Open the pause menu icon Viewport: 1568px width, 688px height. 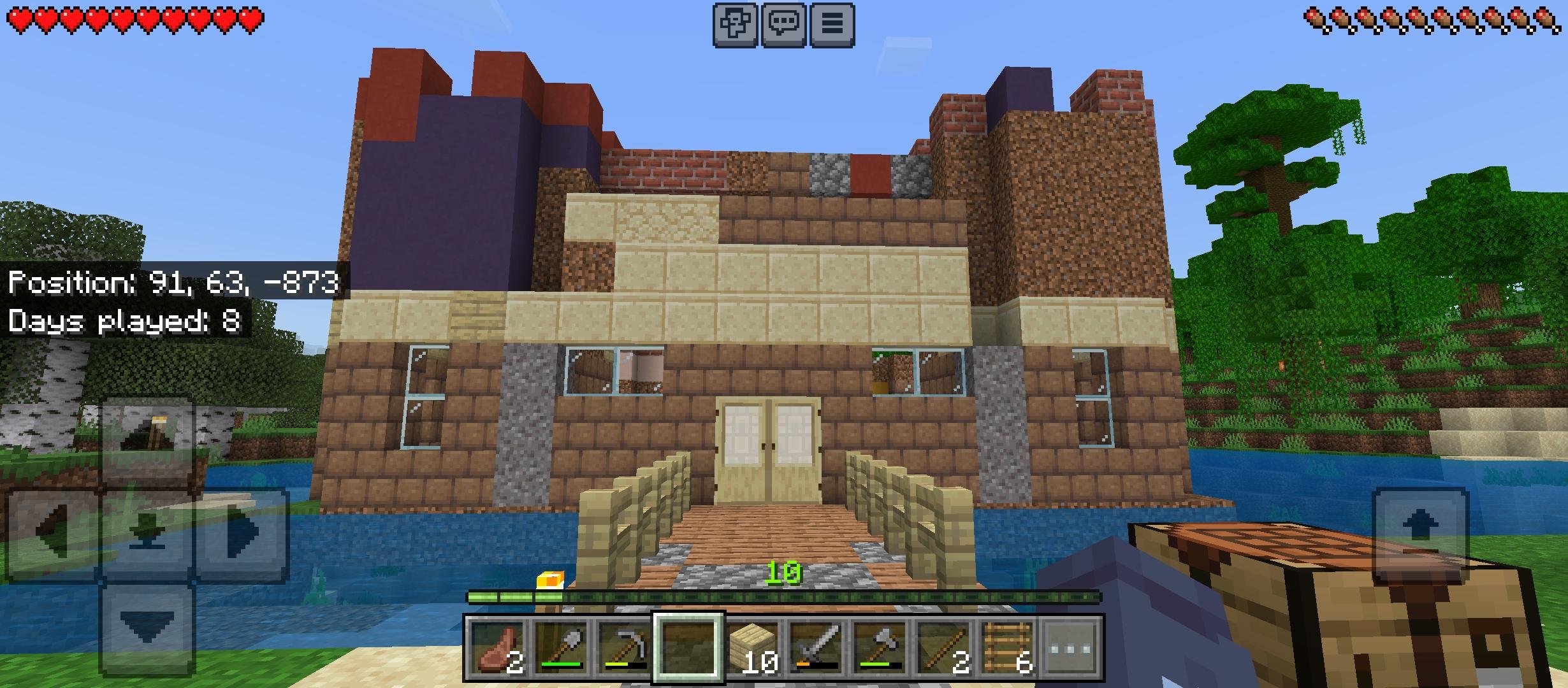click(x=835, y=24)
